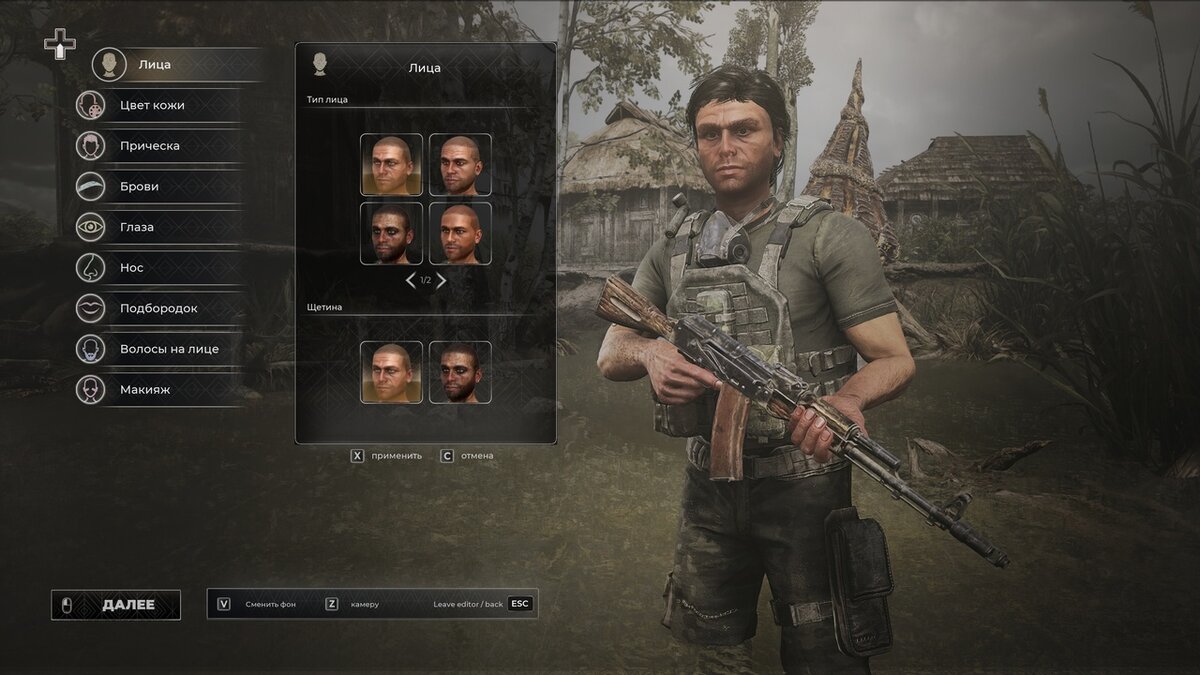Switch to the Глаза eyes section
Screen dimensions: 1200x675
[x=137, y=227]
